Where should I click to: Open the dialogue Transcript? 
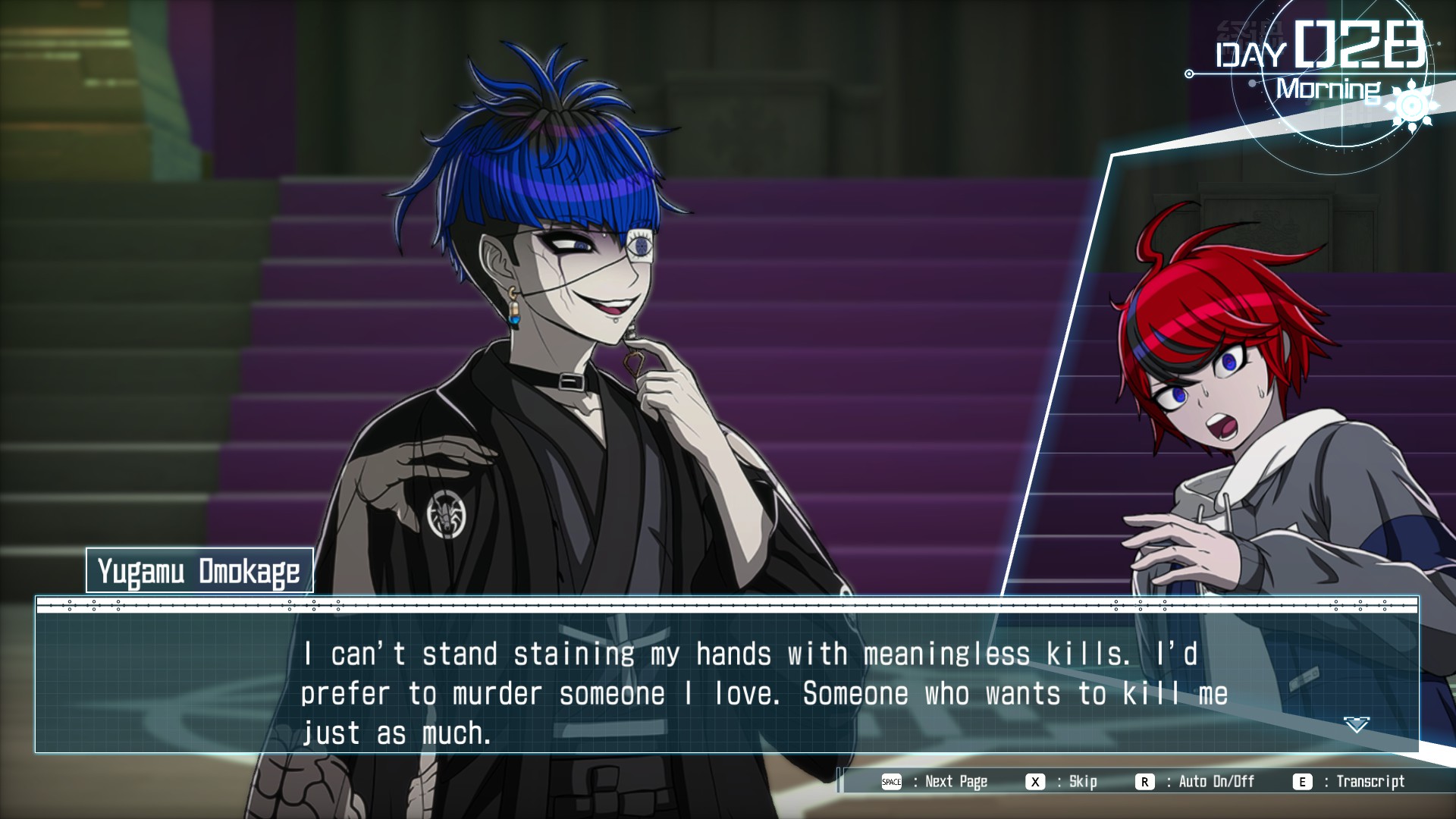1350,782
